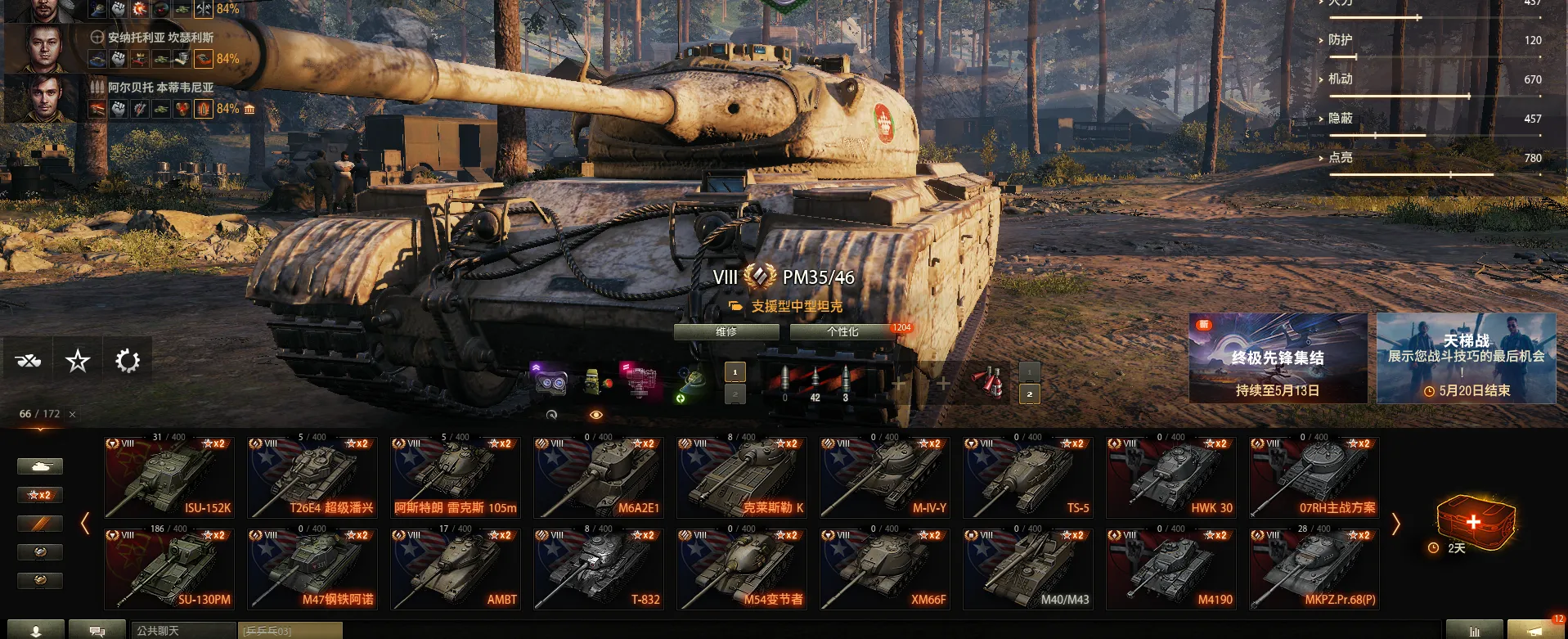Show next page of tank carousel
Image resolution: width=1568 pixels, height=639 pixels.
coord(1396,524)
